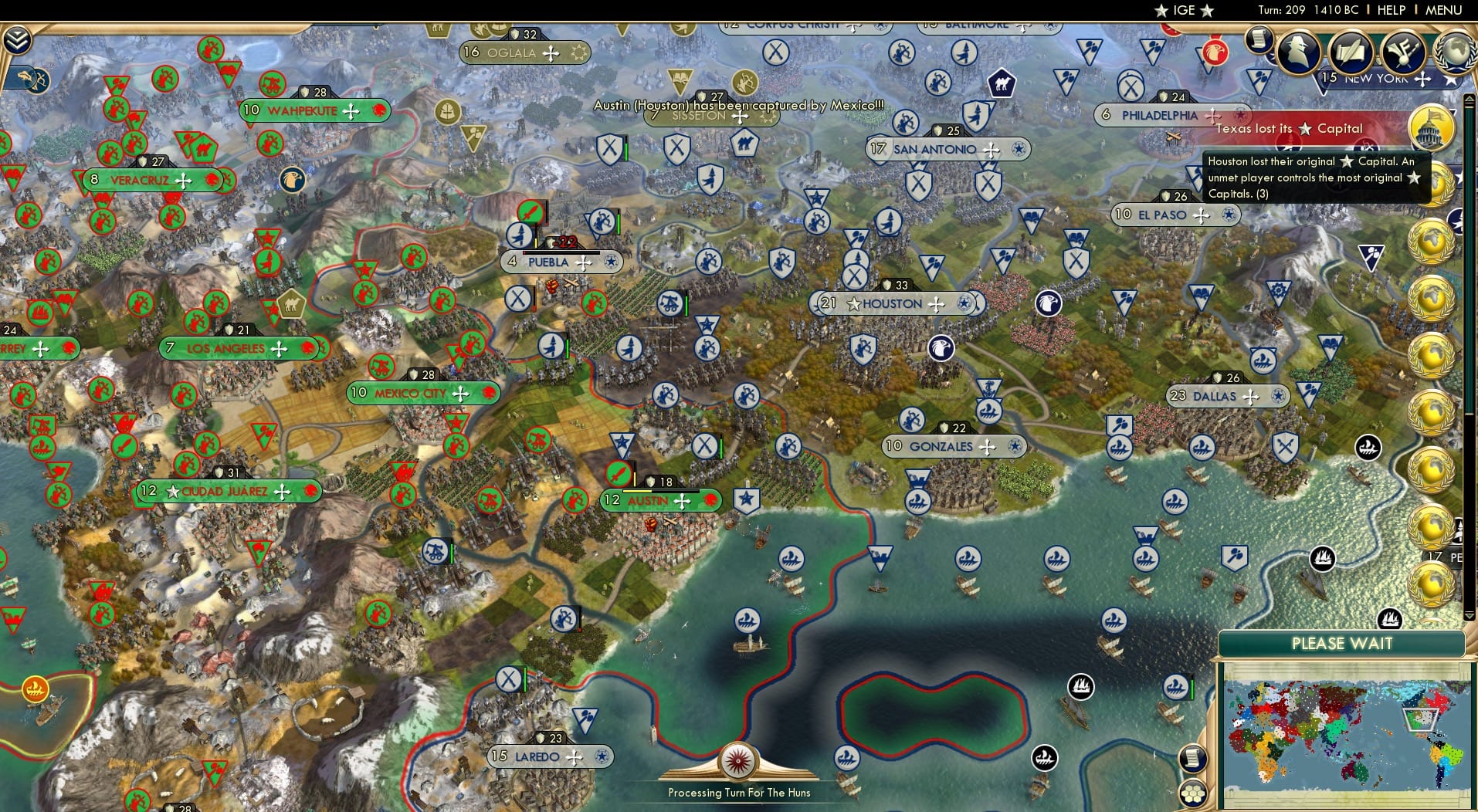Switch to Strategic View with the hexagon icon
The height and width of the screenshot is (812, 1478).
[1194, 792]
